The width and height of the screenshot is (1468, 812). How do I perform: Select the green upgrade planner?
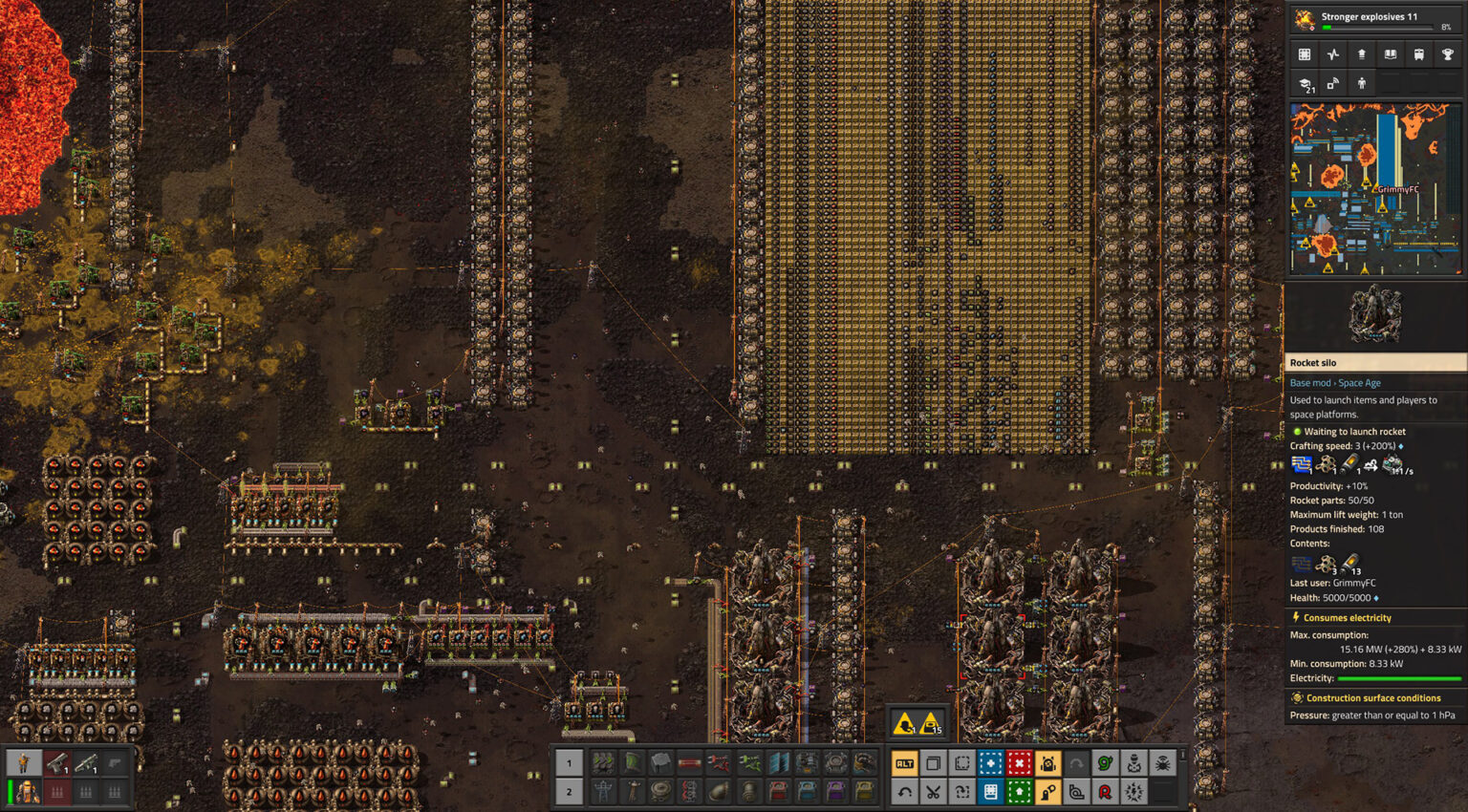[x=1020, y=791]
